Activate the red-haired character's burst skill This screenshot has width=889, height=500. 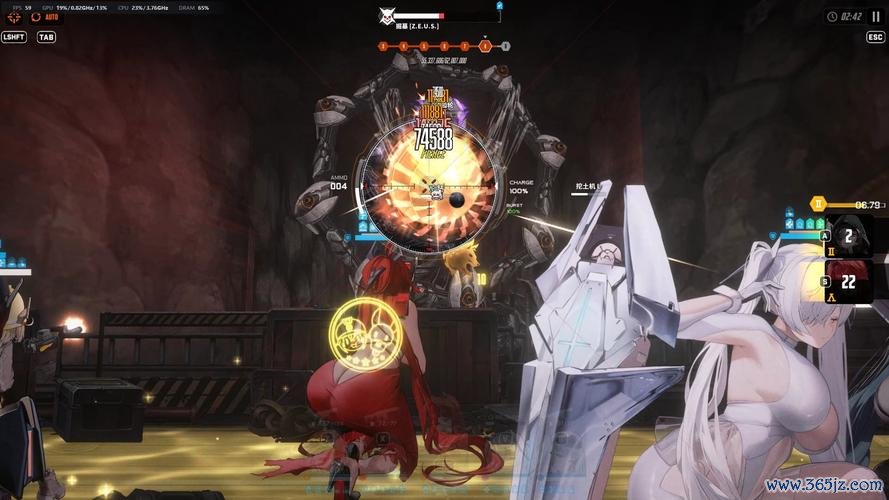pyautogui.click(x=849, y=282)
